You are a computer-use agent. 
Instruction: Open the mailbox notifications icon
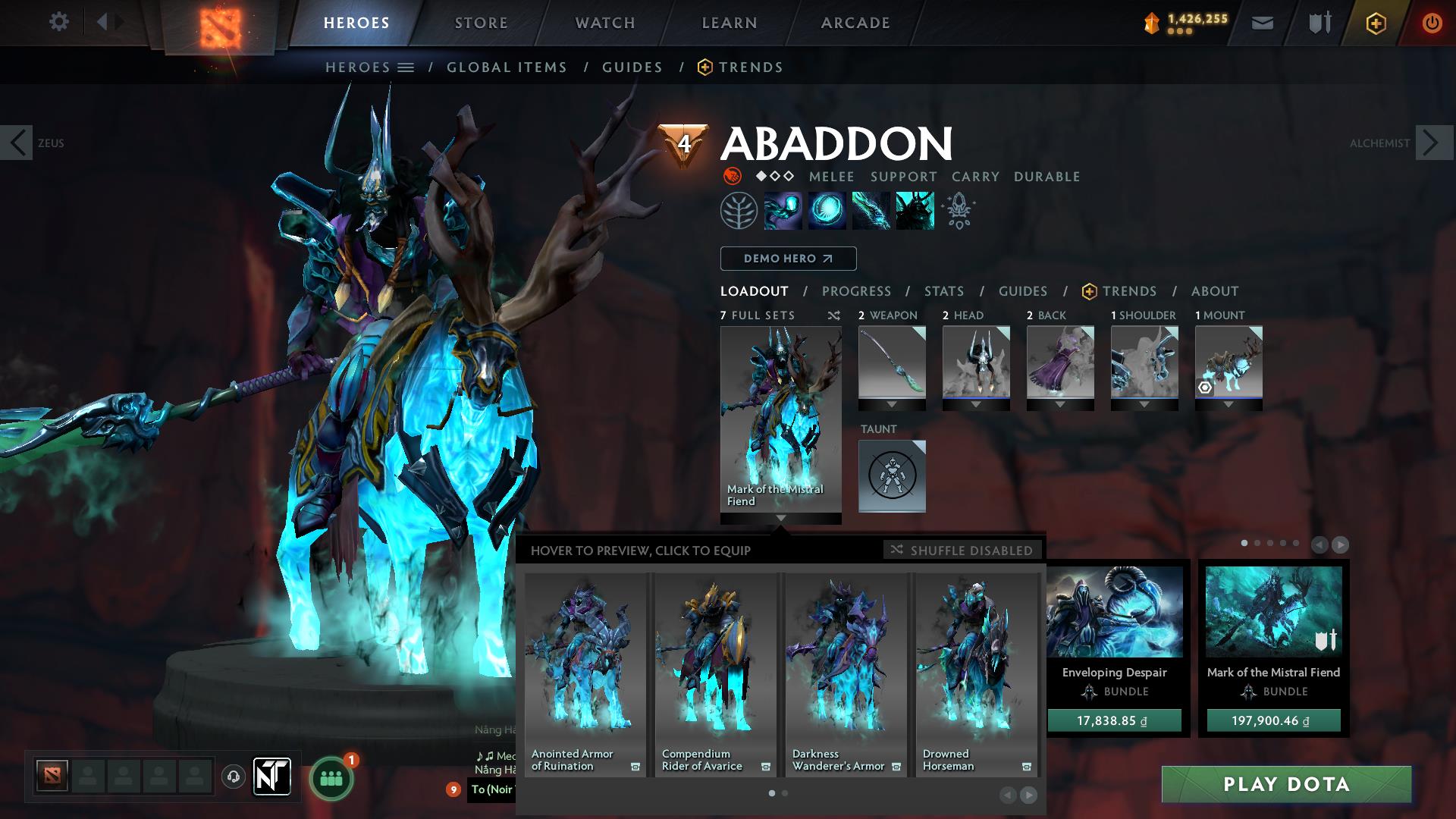pos(1262,22)
